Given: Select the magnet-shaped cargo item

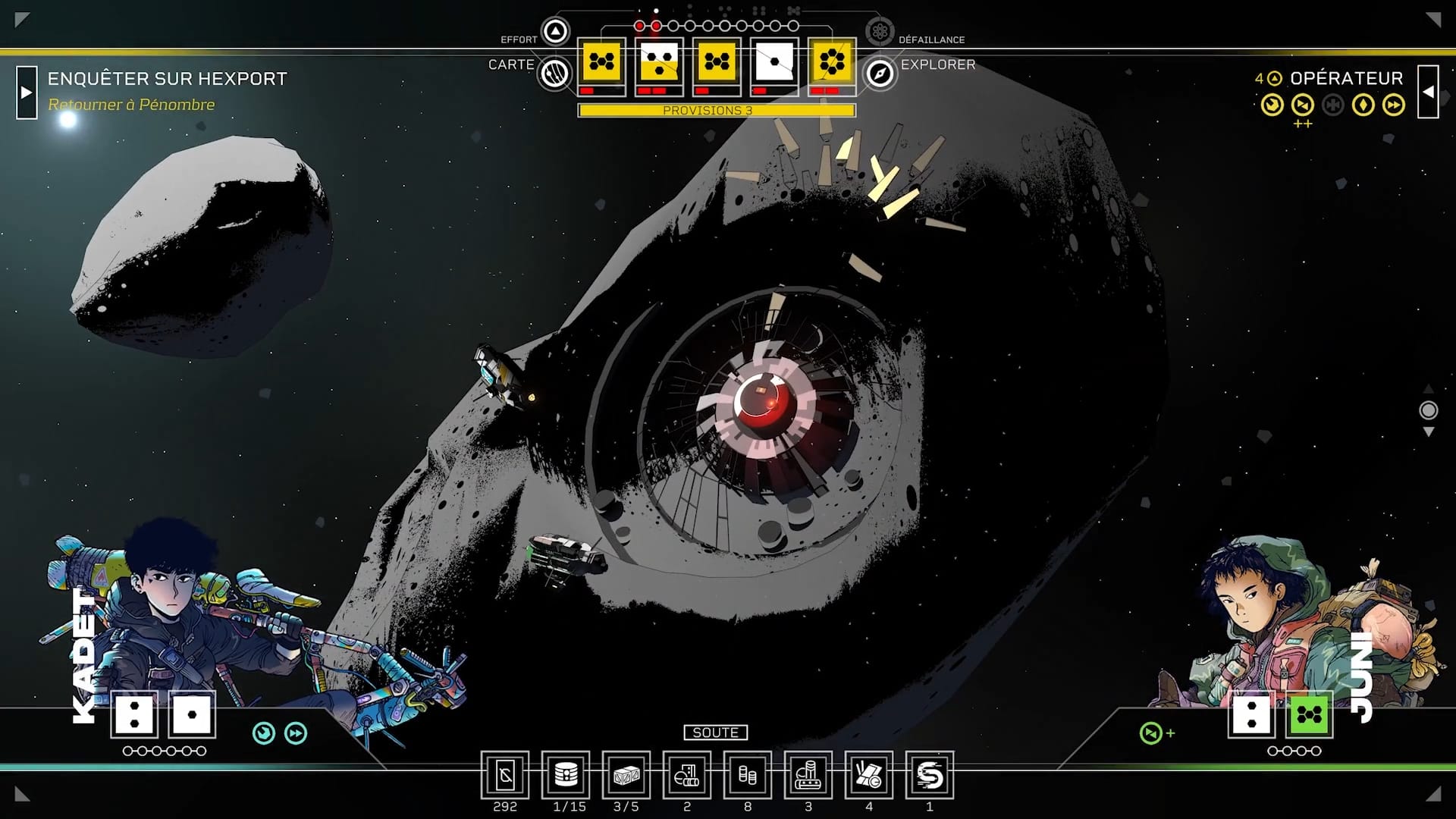Looking at the screenshot, I should 930,775.
